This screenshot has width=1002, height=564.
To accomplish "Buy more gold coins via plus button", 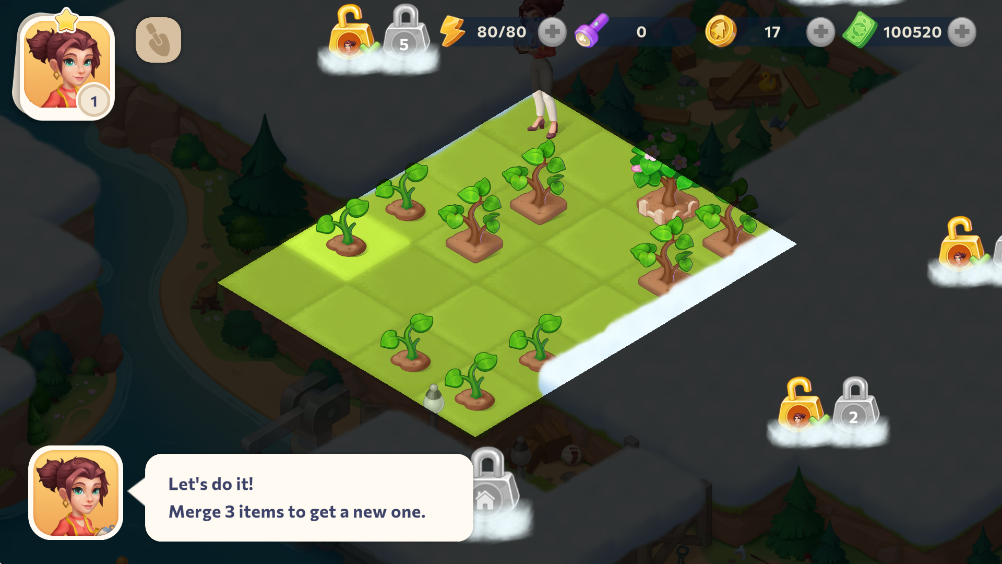I will pyautogui.click(x=820, y=32).
